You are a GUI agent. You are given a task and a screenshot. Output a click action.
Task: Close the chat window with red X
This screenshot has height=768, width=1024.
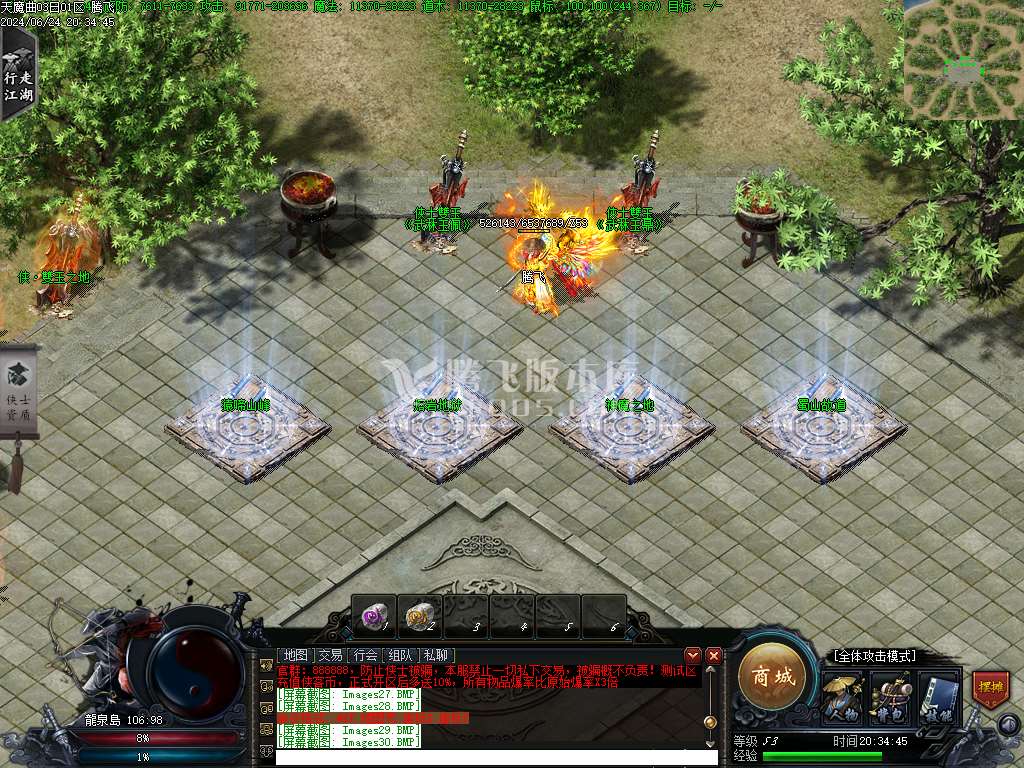(x=714, y=655)
